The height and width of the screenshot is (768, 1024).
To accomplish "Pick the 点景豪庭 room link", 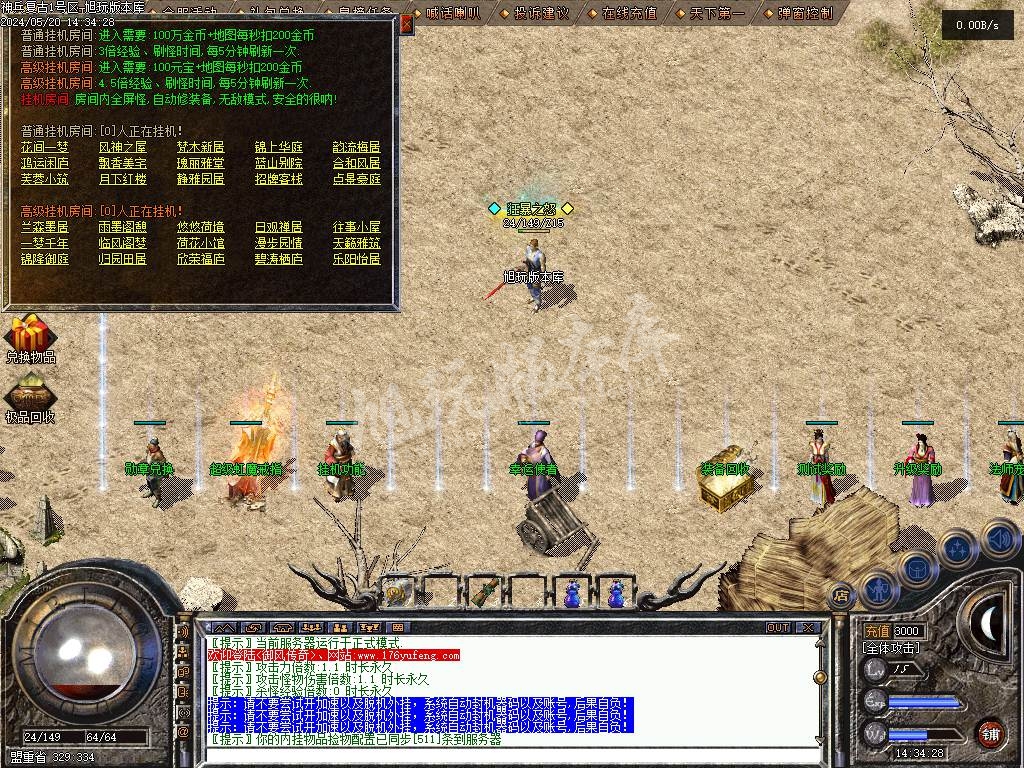I will 357,179.
